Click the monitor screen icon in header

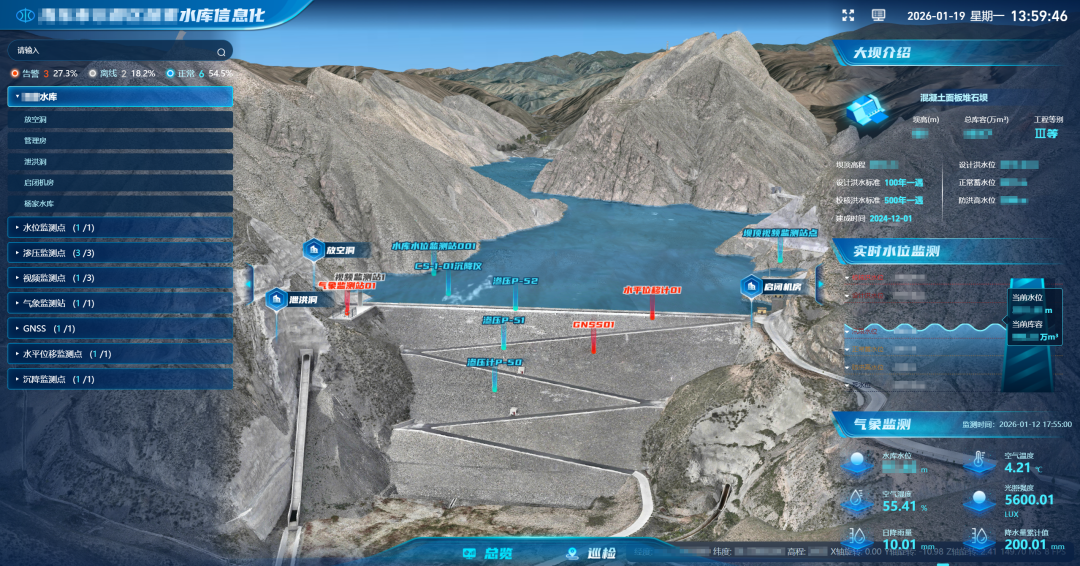pos(879,15)
